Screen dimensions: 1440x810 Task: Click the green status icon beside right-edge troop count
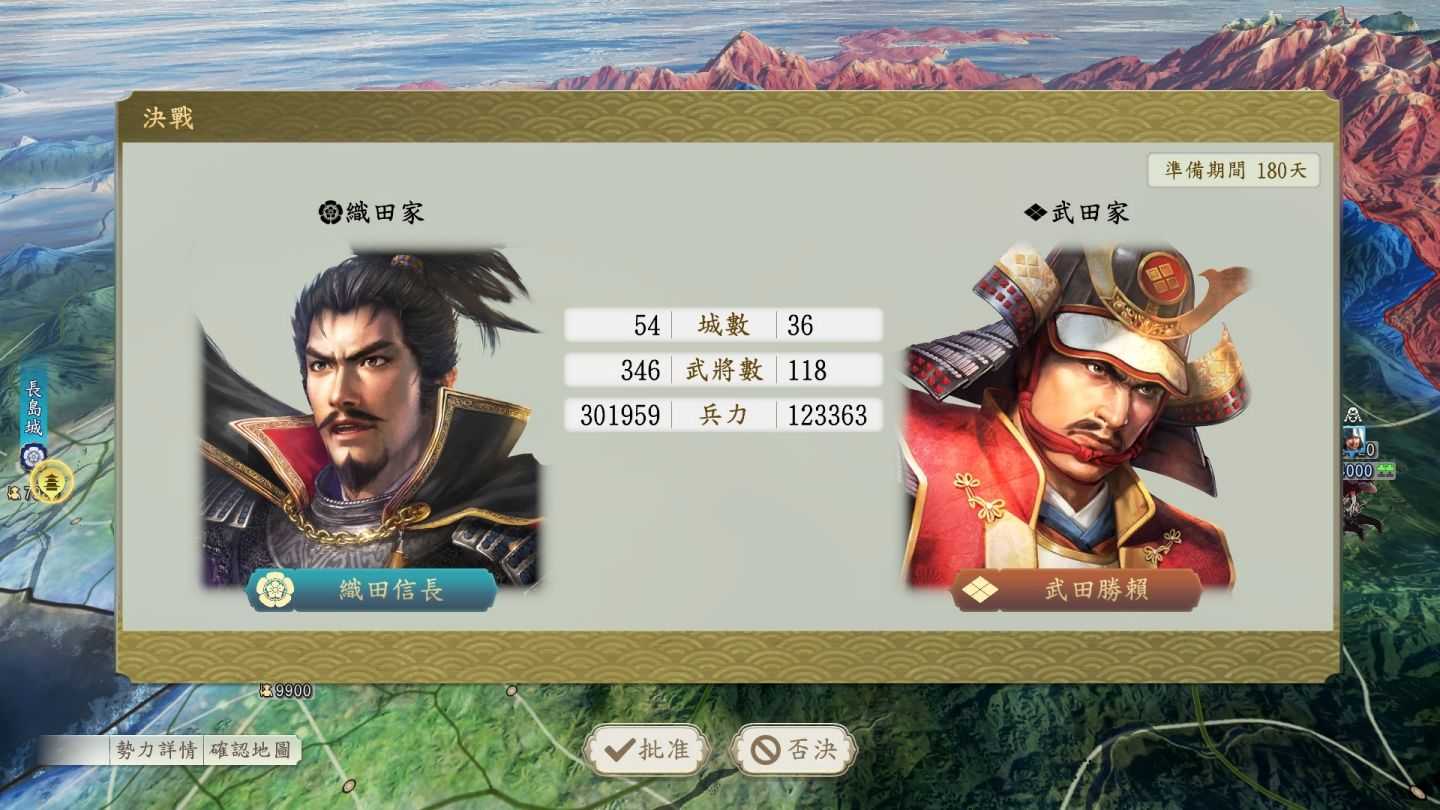click(1385, 469)
